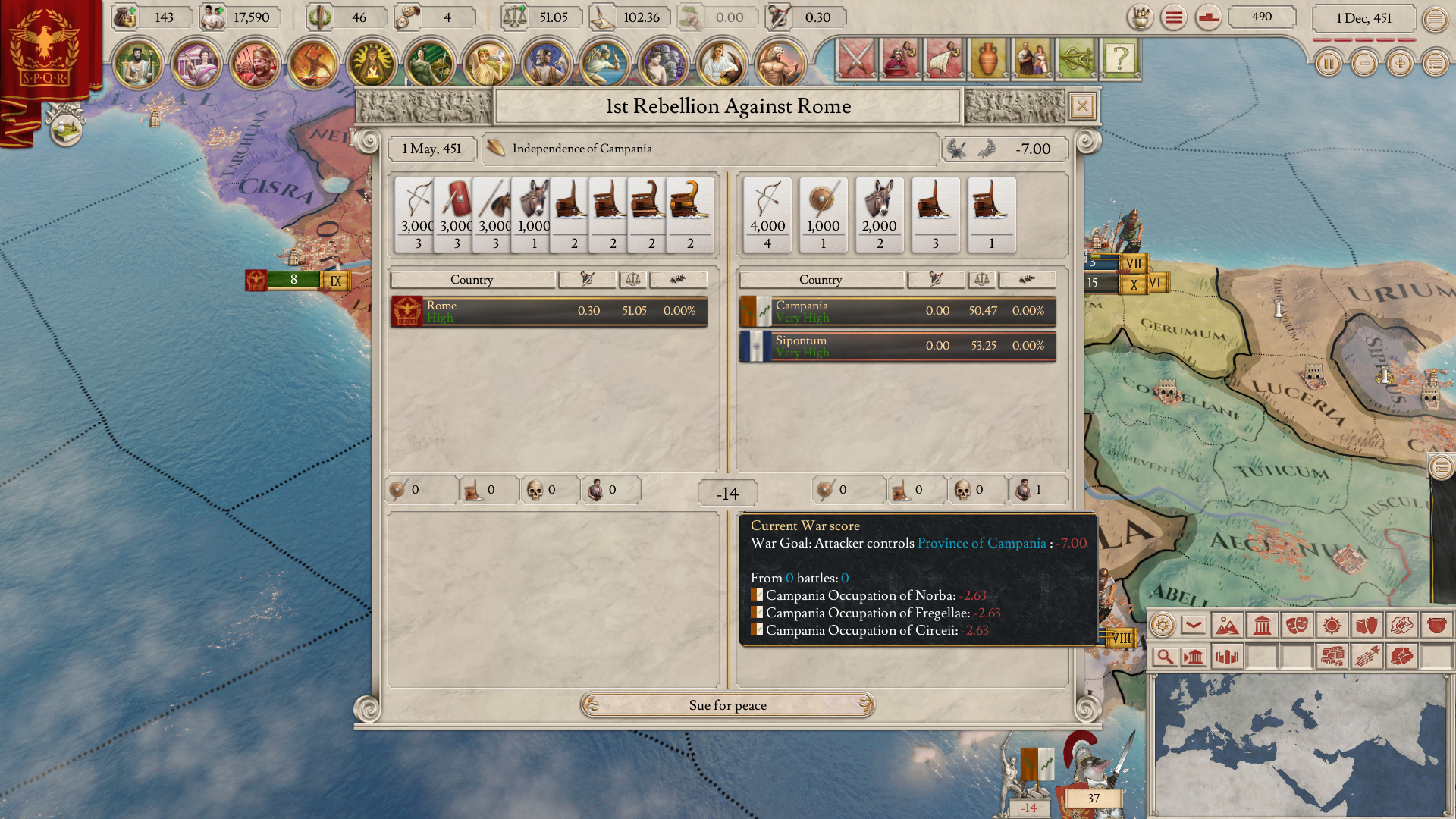
Task: Select the Sipontum country row
Action: tap(897, 346)
